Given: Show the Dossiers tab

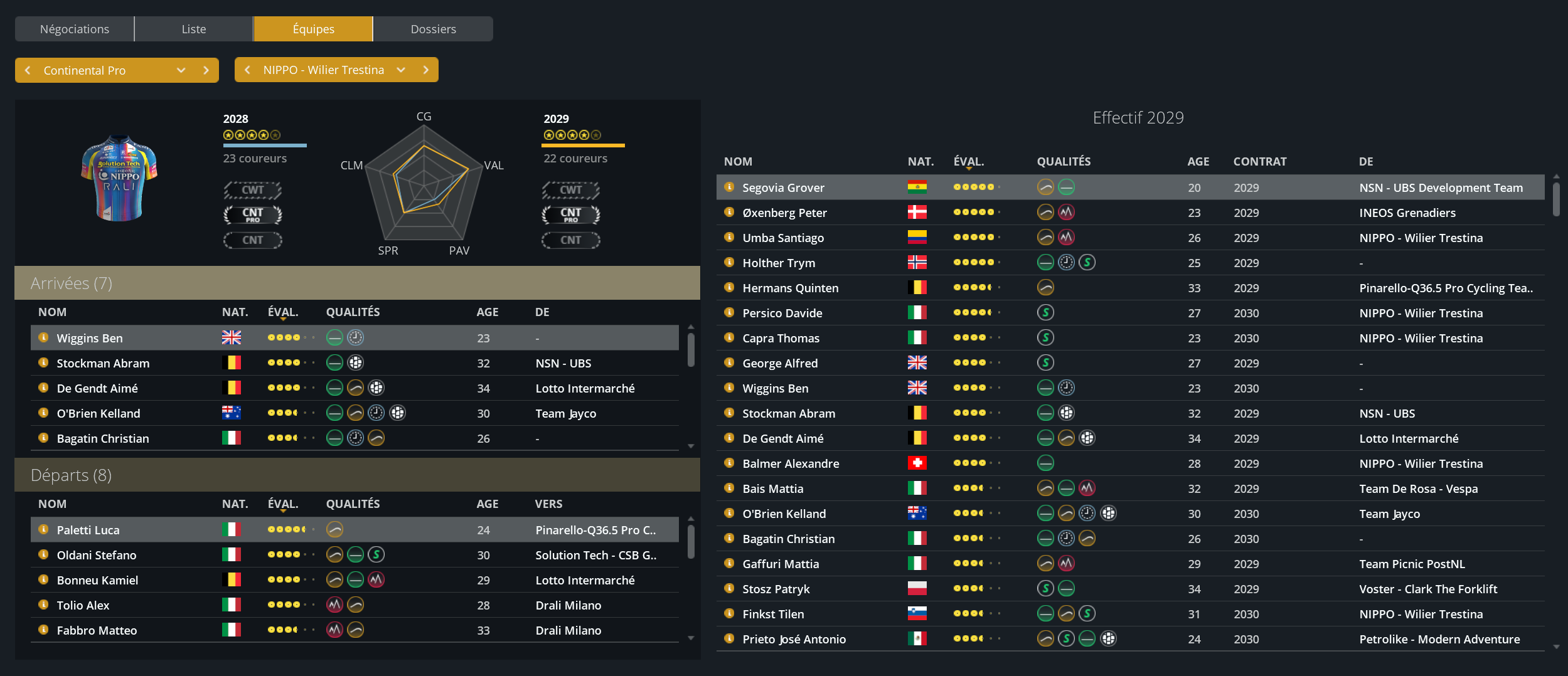Looking at the screenshot, I should (x=433, y=29).
